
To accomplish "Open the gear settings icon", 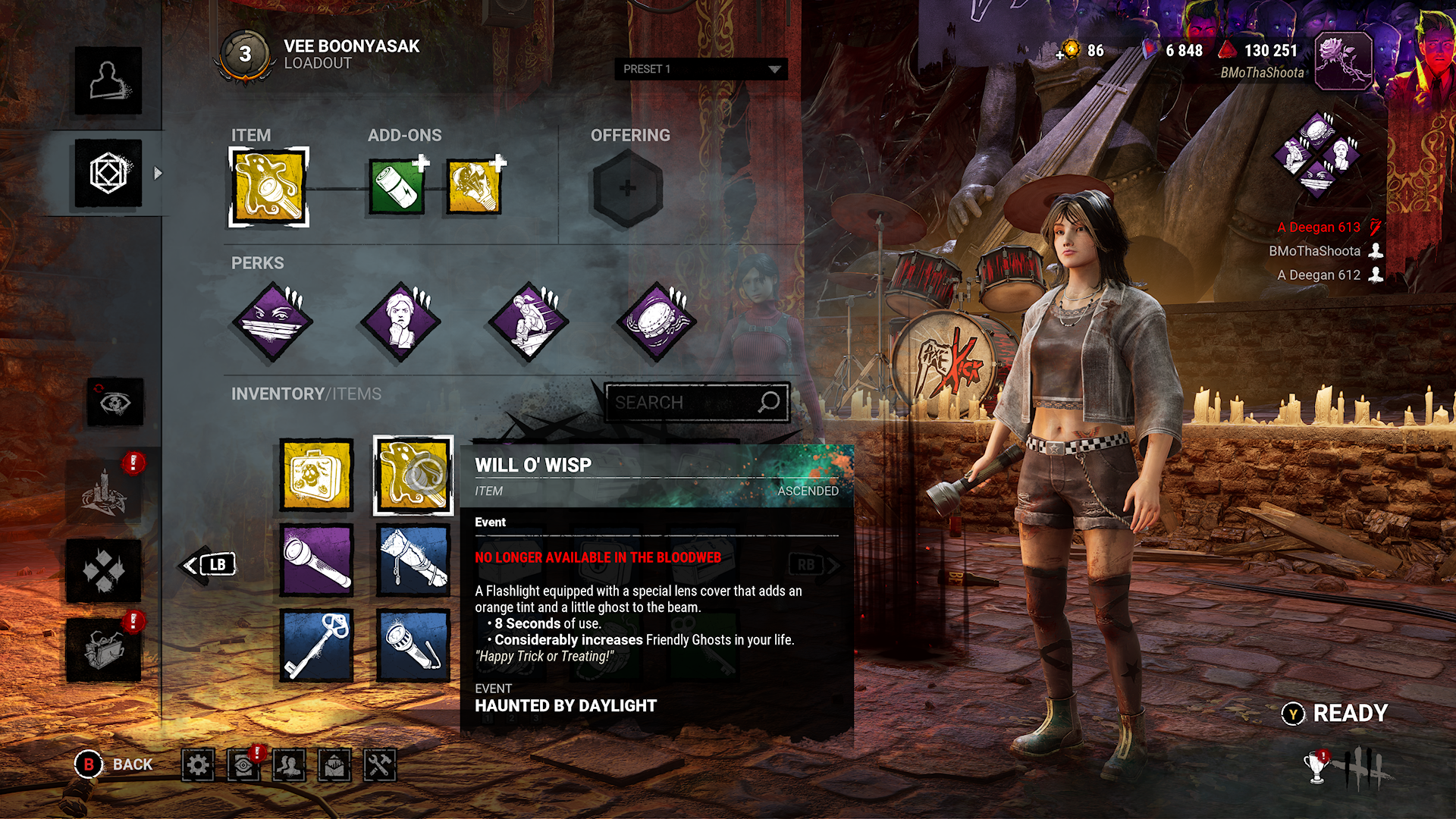I will pos(198,765).
